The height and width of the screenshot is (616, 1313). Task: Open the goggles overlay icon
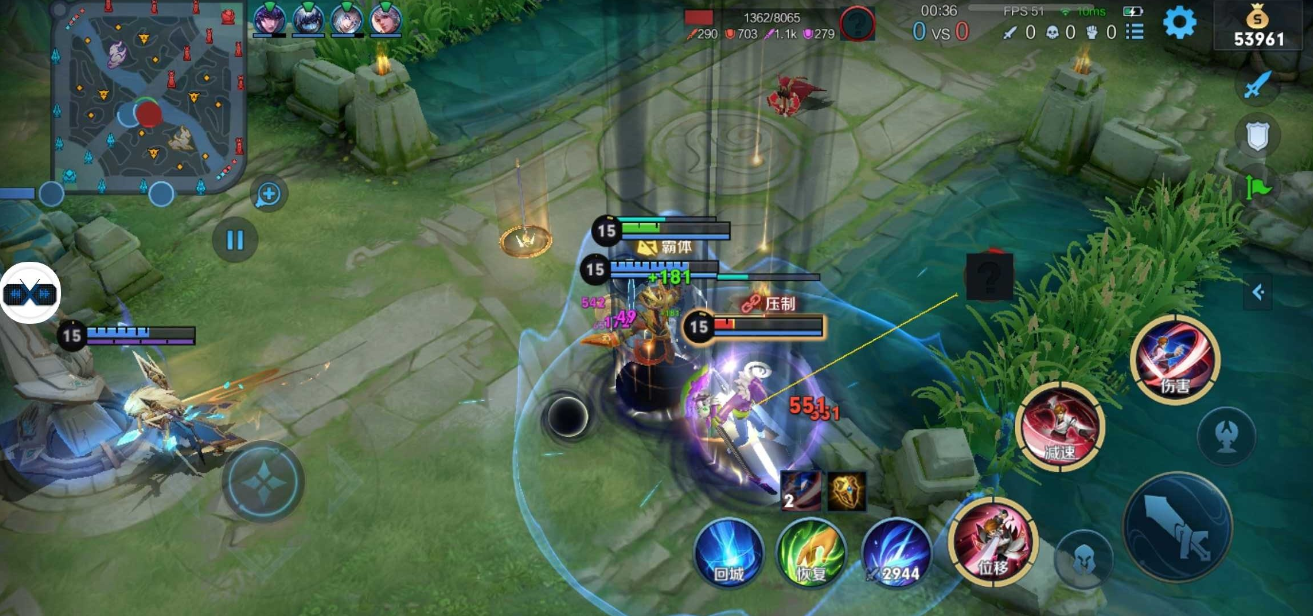point(30,293)
